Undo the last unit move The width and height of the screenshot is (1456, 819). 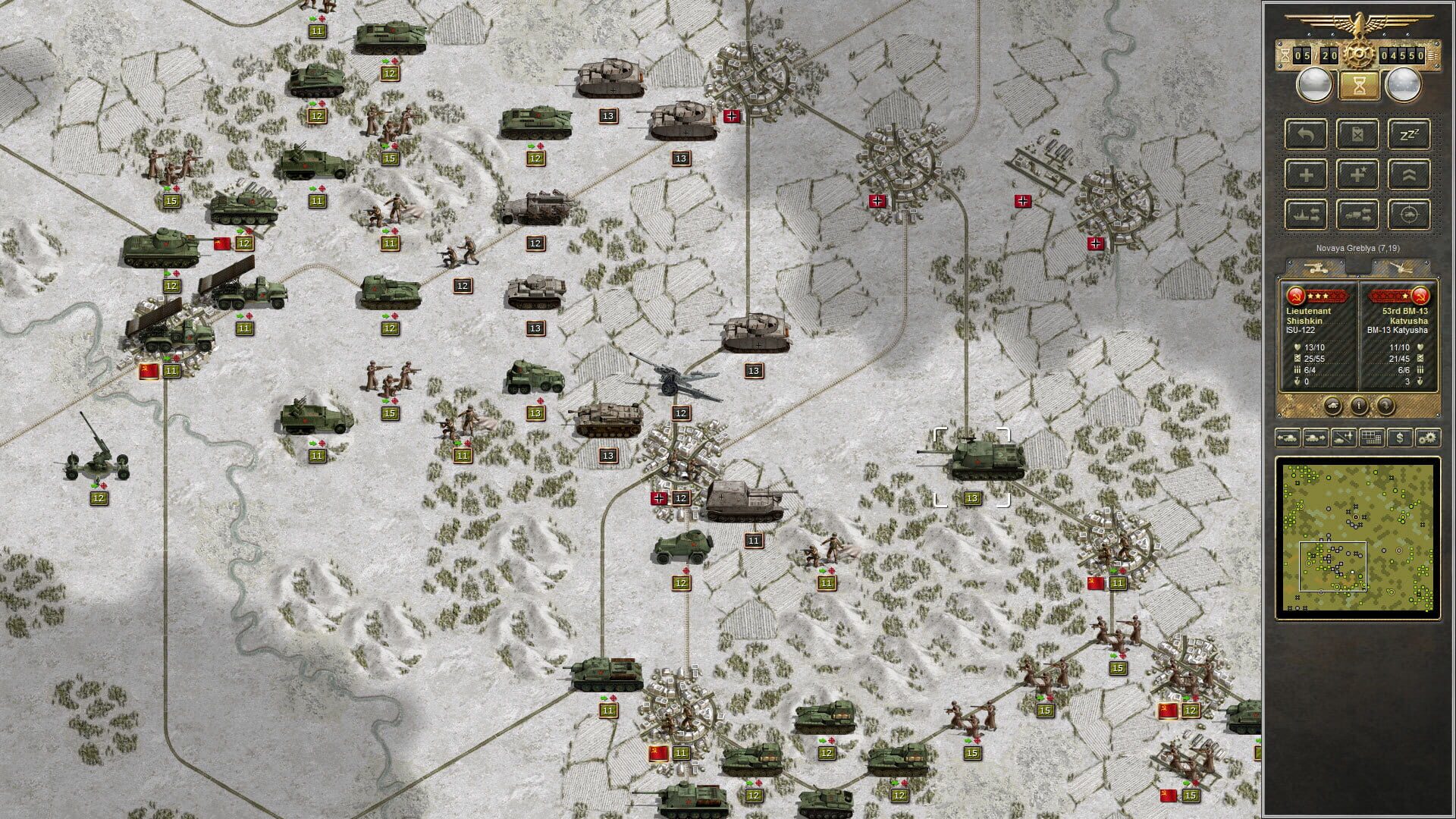click(x=1305, y=134)
